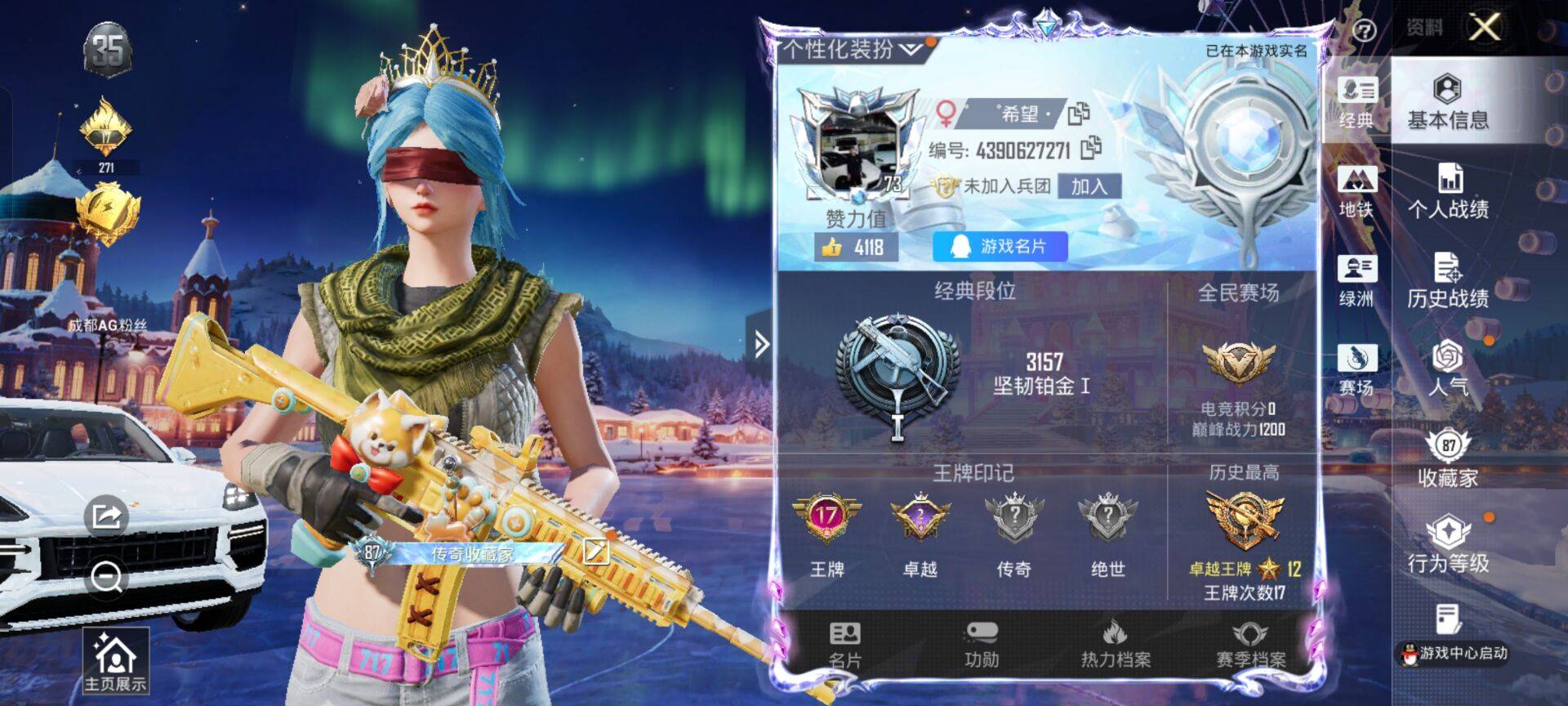
Task: Open the 游戏名片 game card
Action: (x=1000, y=247)
